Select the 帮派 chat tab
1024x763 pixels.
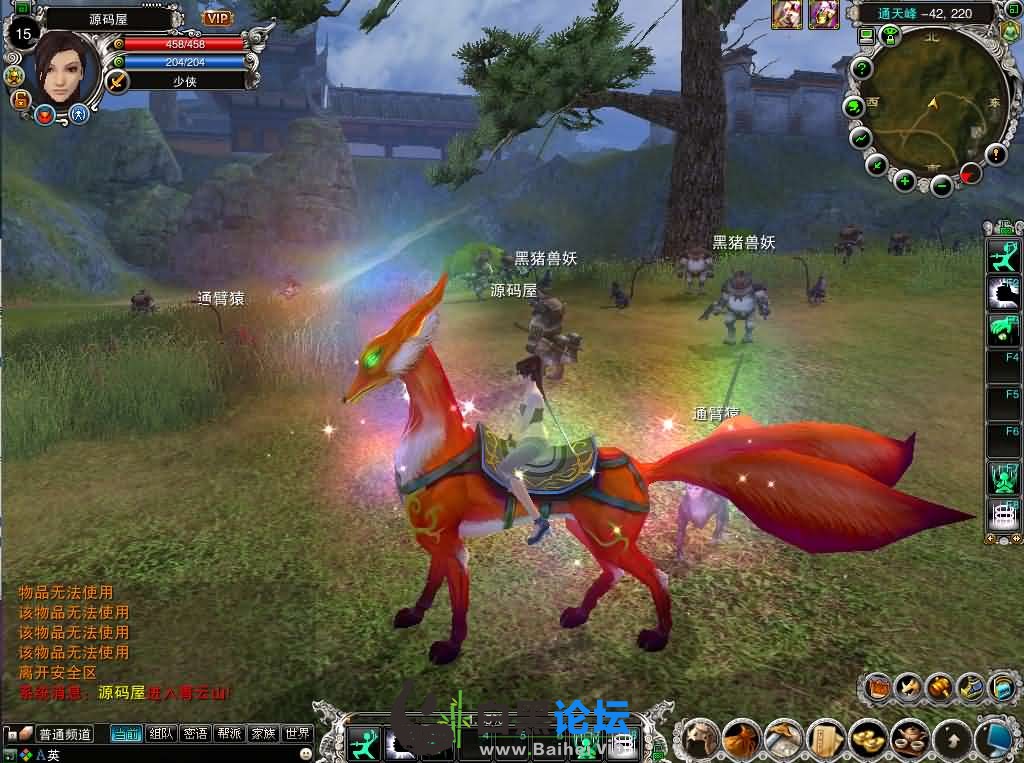click(229, 734)
